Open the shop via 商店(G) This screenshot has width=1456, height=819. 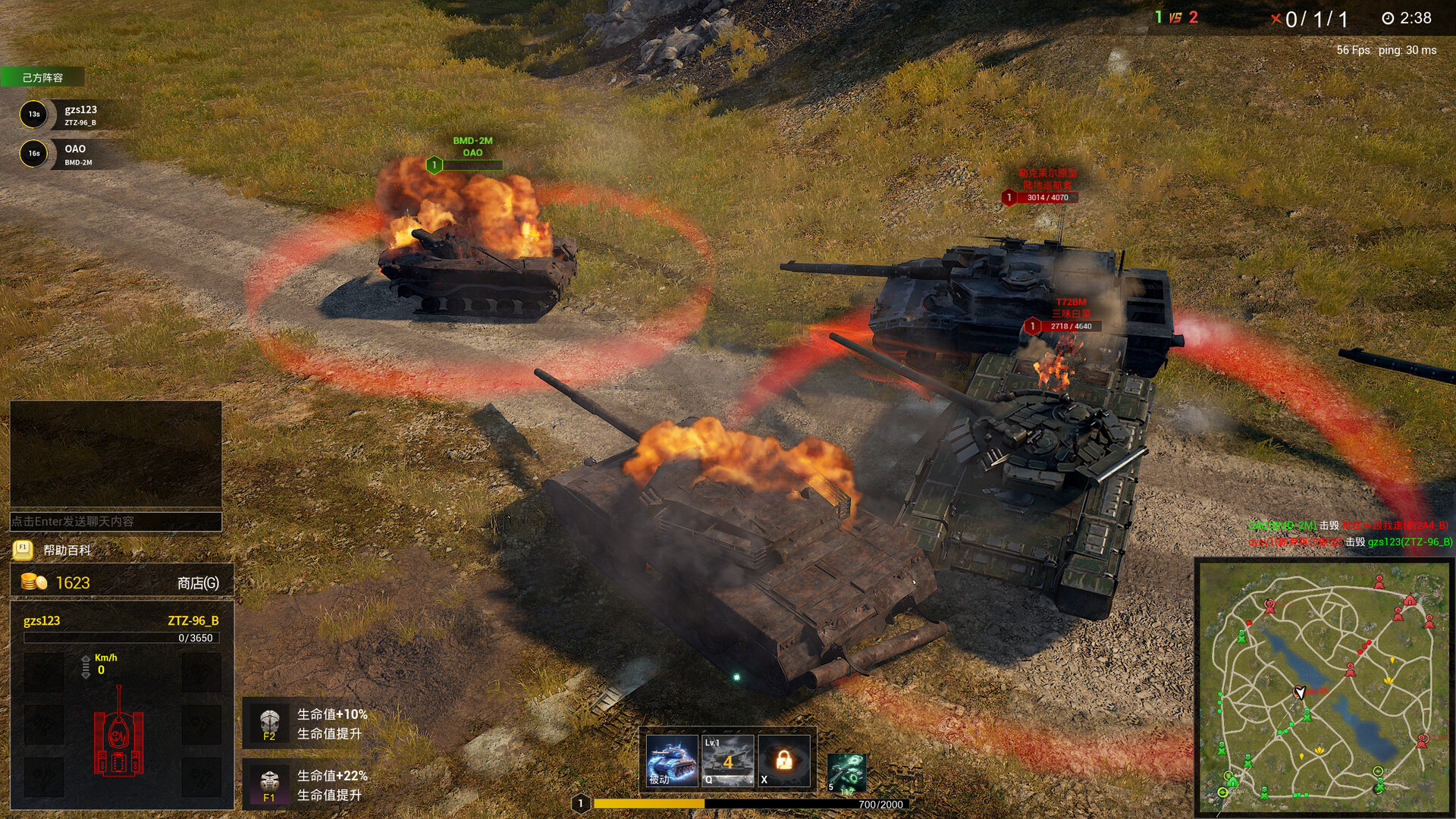(197, 583)
